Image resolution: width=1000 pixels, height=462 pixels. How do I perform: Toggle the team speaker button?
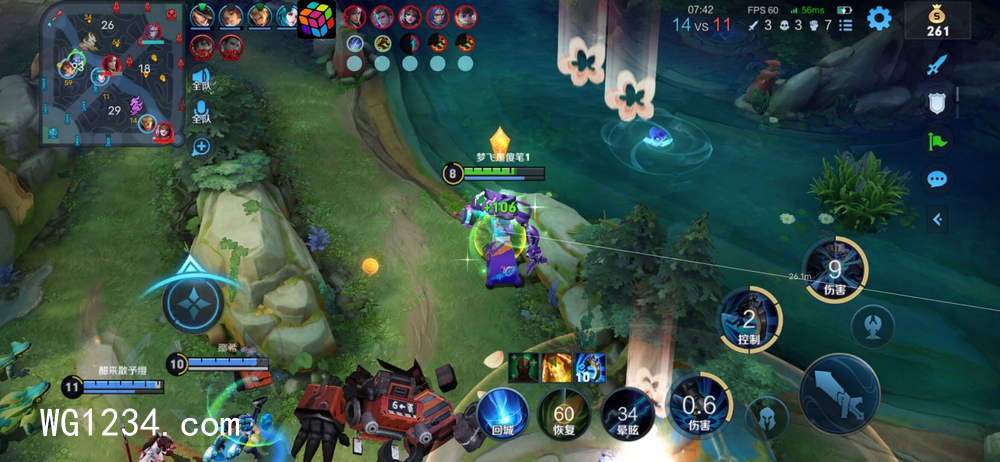201,78
